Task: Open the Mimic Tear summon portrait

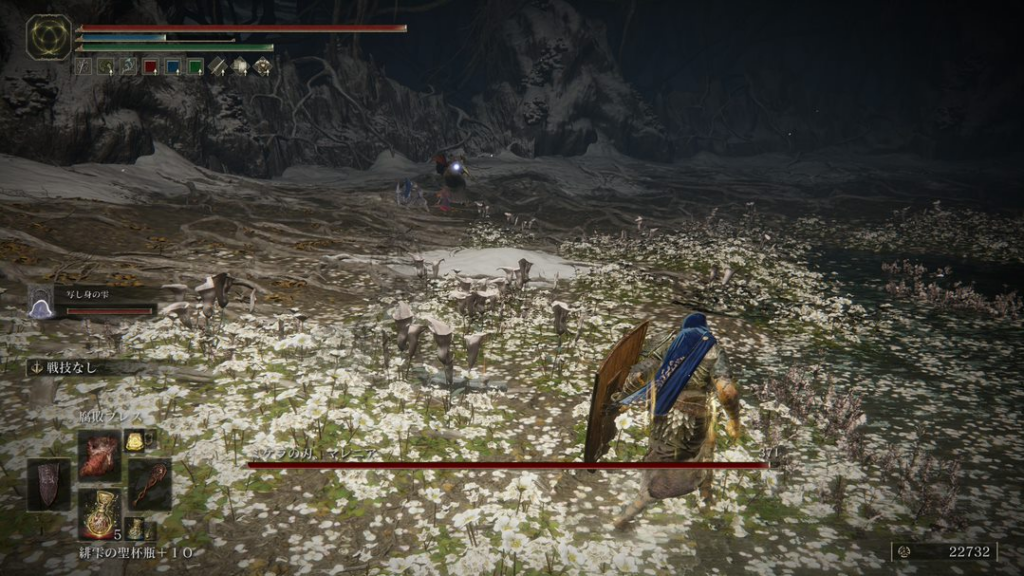Action: 41,302
